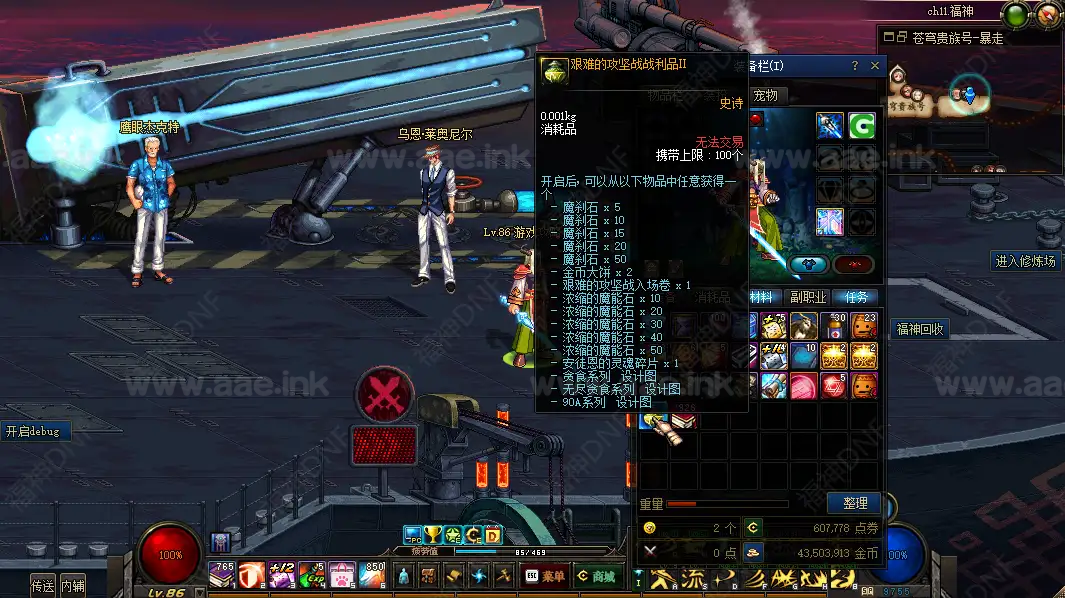Sort inventory with the 整理 button
Screen dimensions: 1065x598
coord(854,503)
